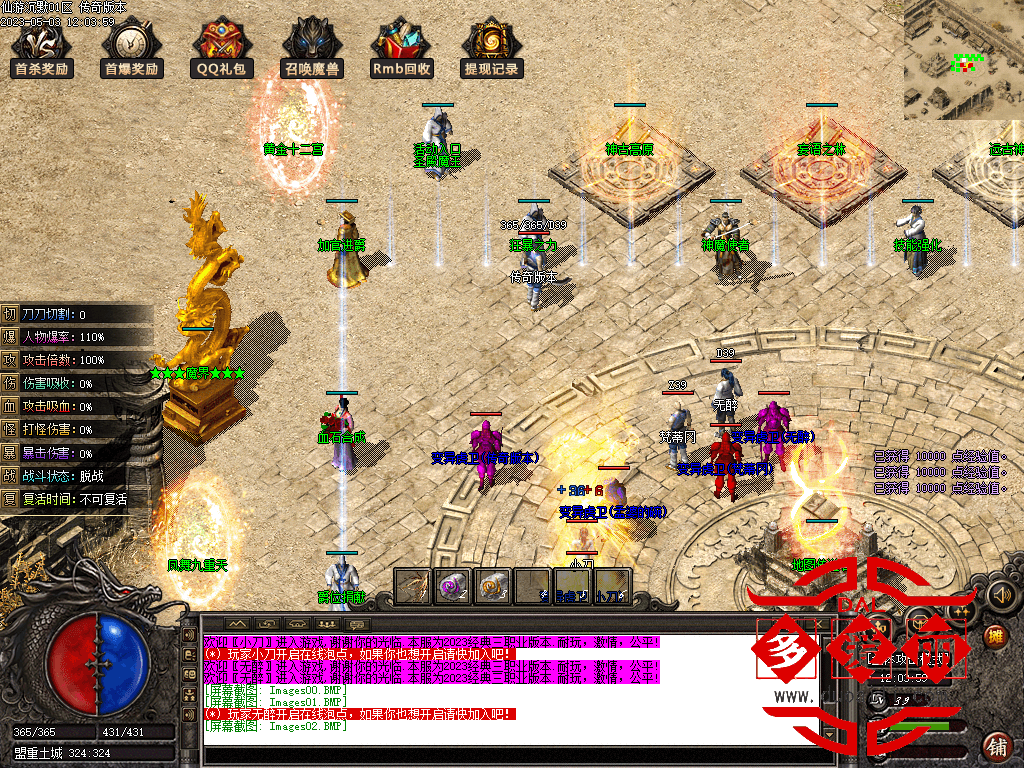The image size is (1024, 768).
Task: Use the orange swirl stone in slot 3
Action: [x=492, y=587]
